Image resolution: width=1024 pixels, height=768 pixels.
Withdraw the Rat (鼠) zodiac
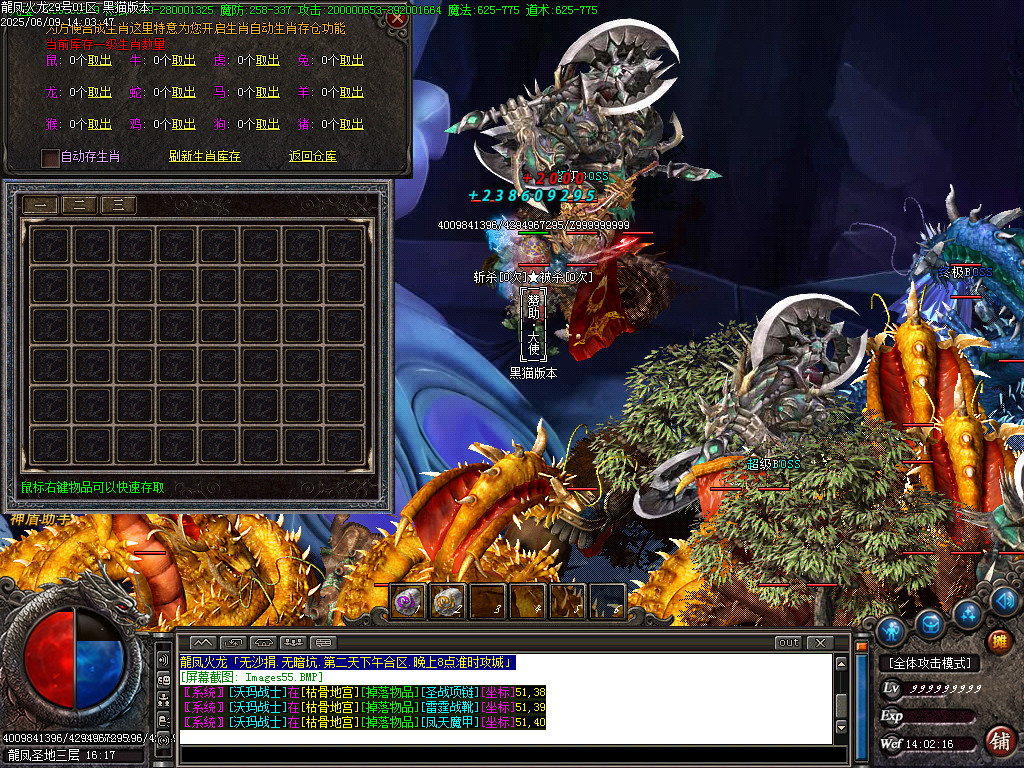point(99,61)
